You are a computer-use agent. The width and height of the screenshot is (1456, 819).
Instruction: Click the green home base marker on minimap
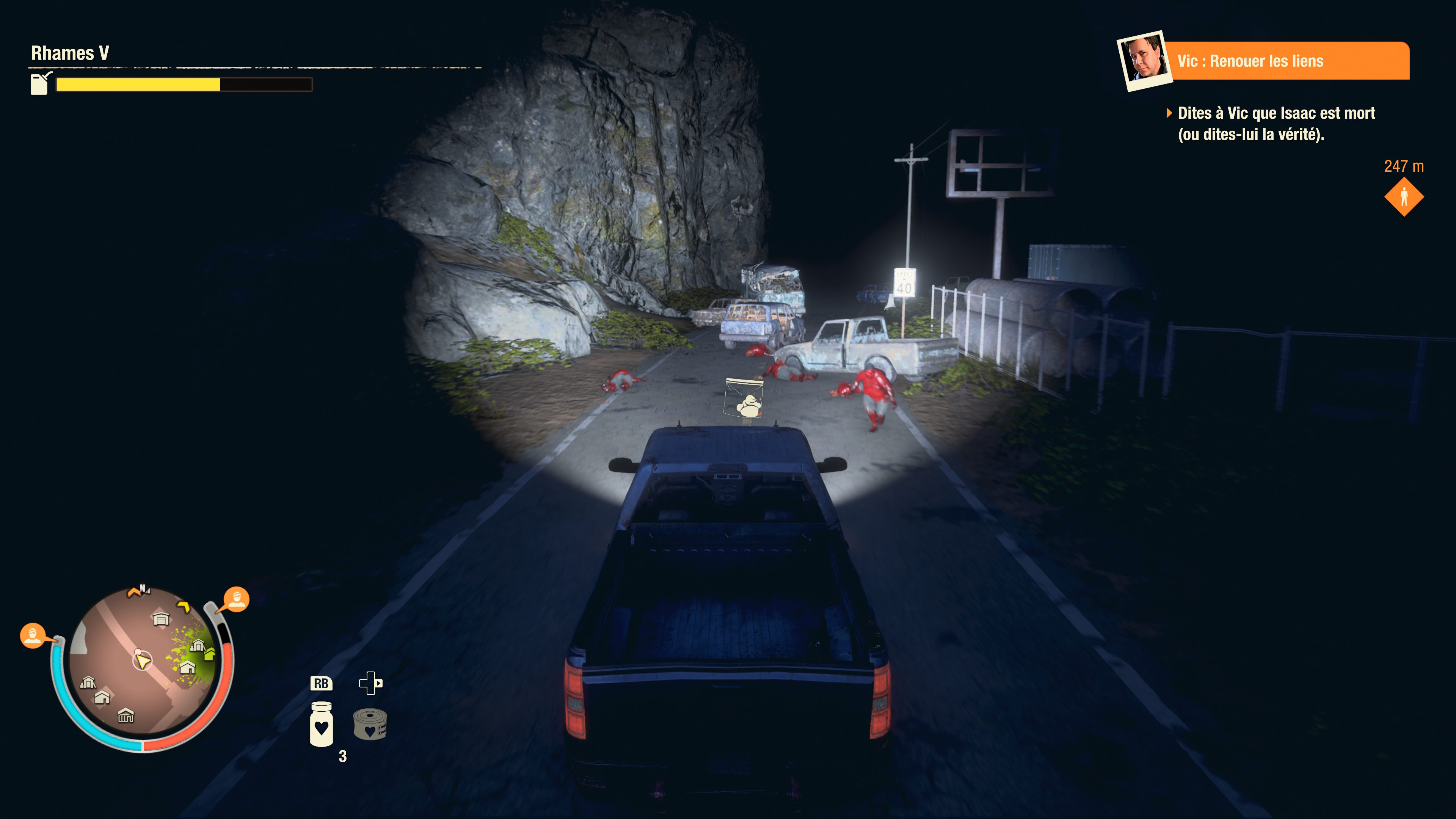click(210, 654)
